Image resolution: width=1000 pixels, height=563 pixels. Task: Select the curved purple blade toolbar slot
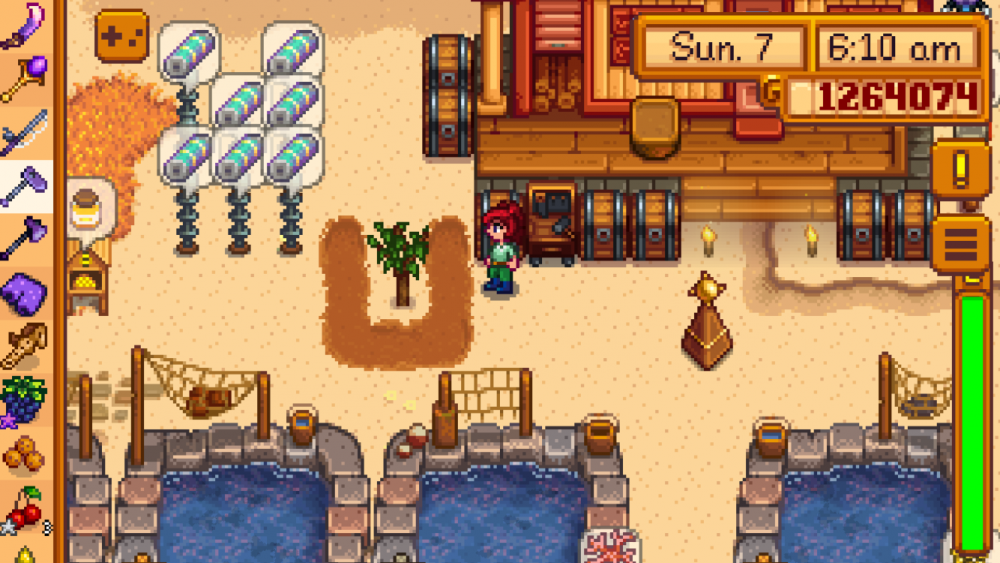pos(25,26)
